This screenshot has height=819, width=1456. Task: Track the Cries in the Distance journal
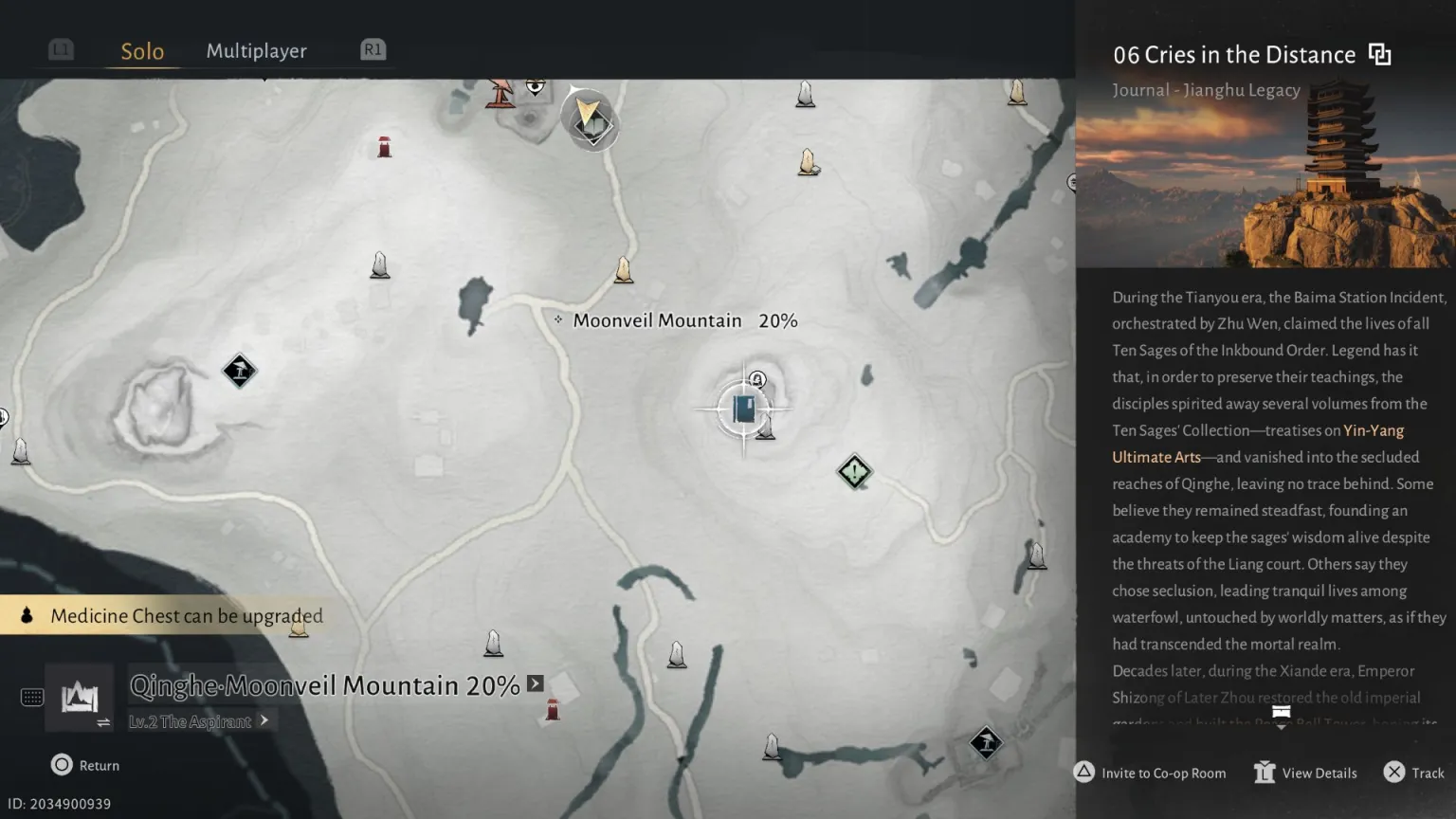[x=1416, y=773]
